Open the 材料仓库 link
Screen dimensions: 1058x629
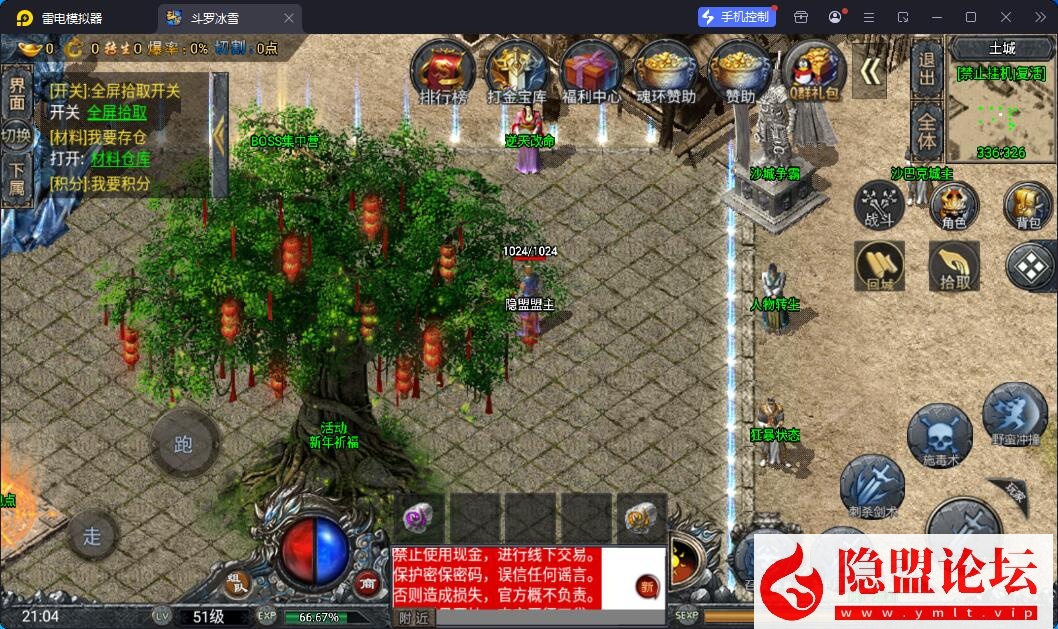pyautogui.click(x=121, y=159)
